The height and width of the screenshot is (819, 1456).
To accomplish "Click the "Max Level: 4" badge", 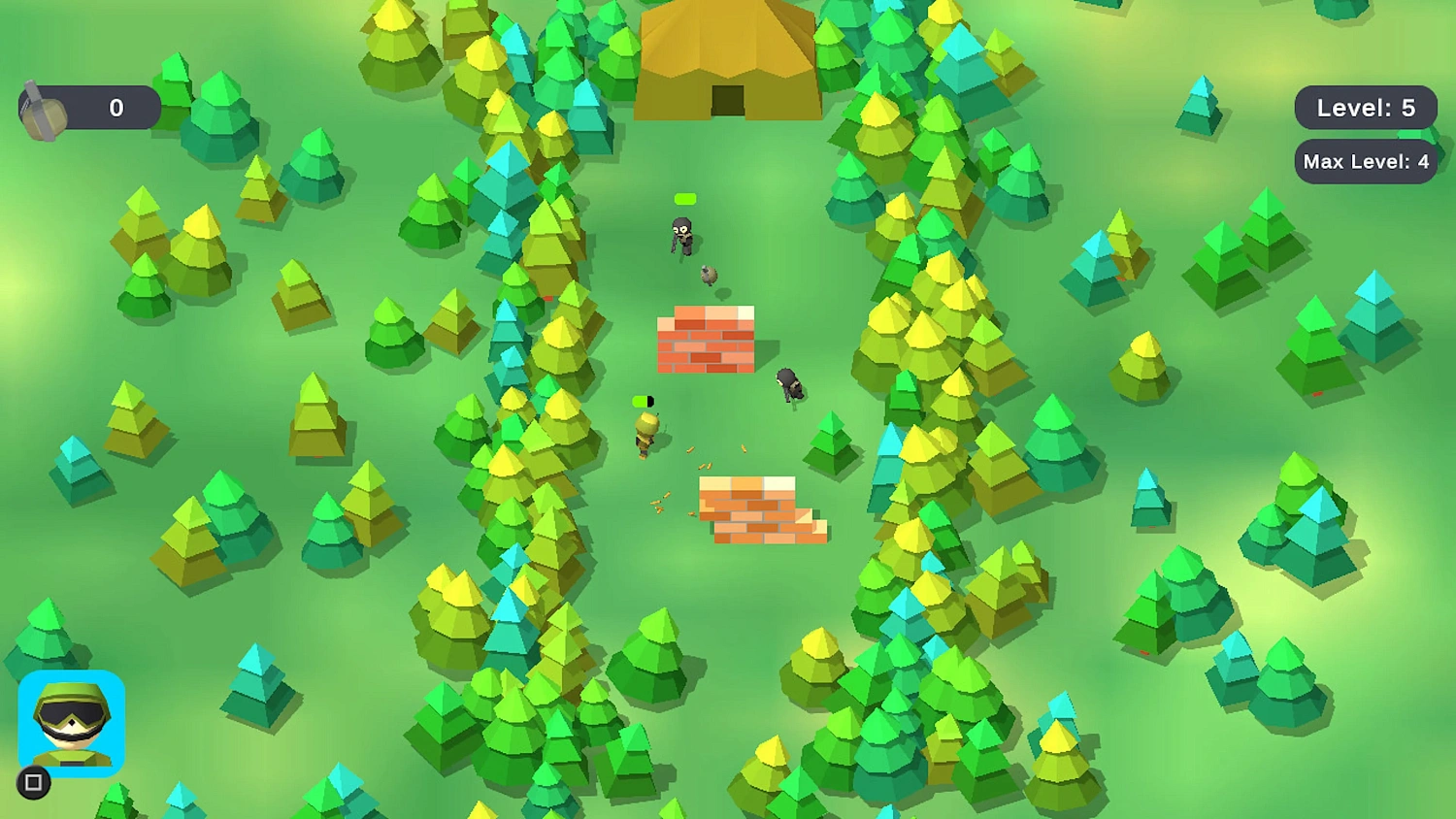I will pos(1363,162).
